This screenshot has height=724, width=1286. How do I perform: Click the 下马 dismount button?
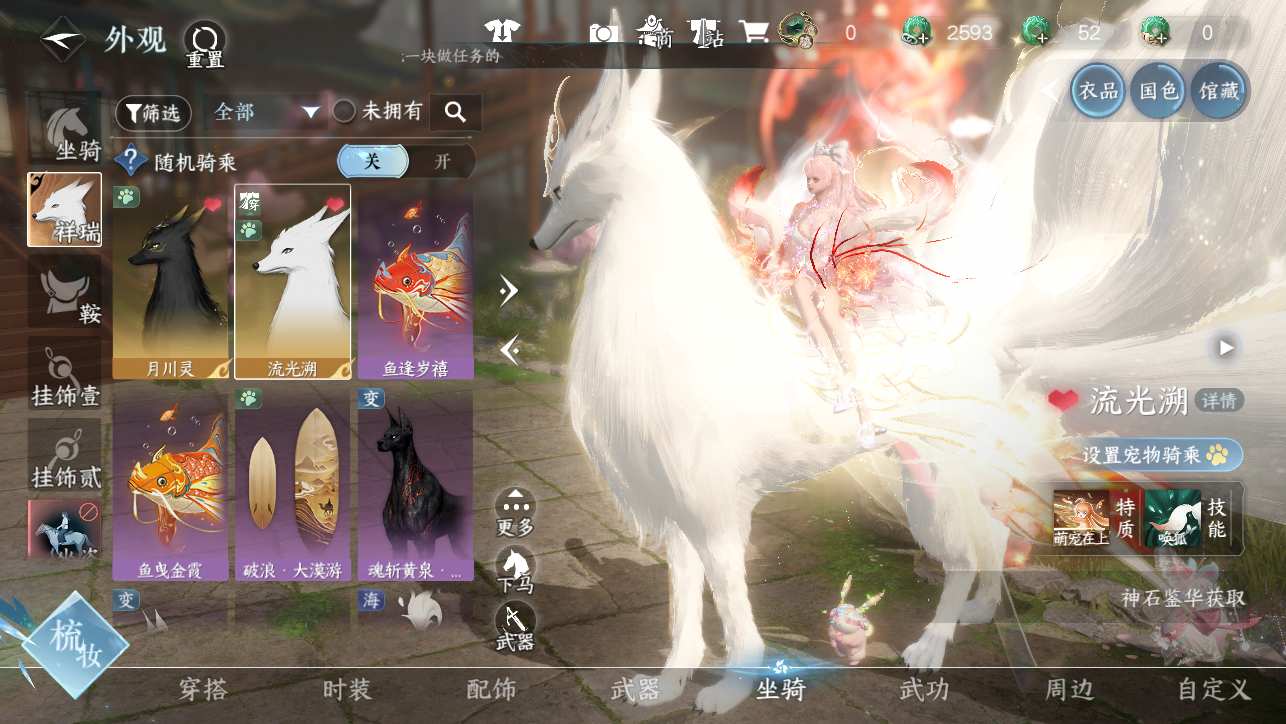(x=515, y=571)
